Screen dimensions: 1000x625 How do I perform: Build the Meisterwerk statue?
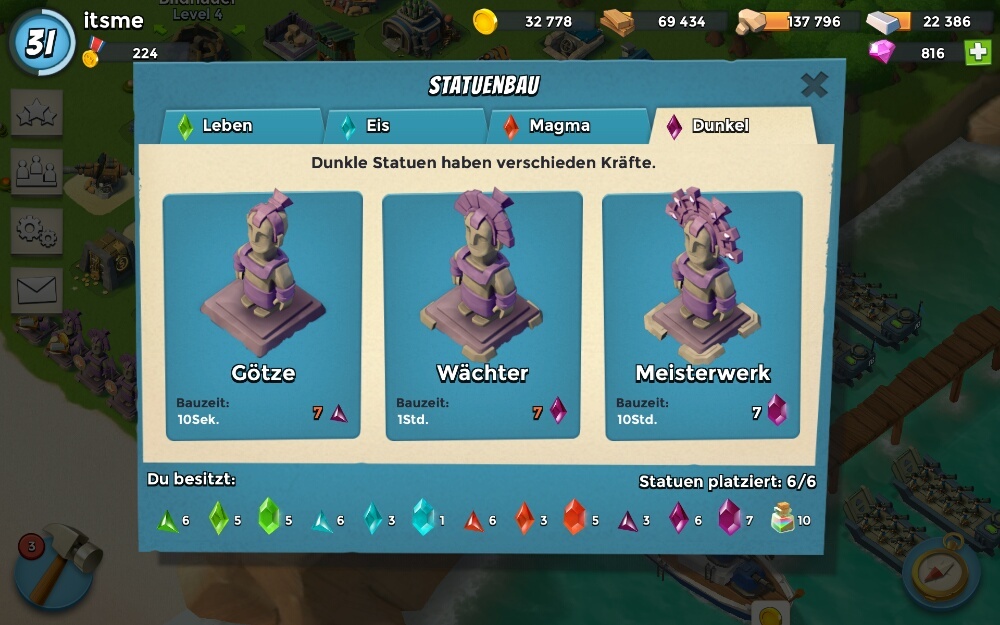point(702,315)
